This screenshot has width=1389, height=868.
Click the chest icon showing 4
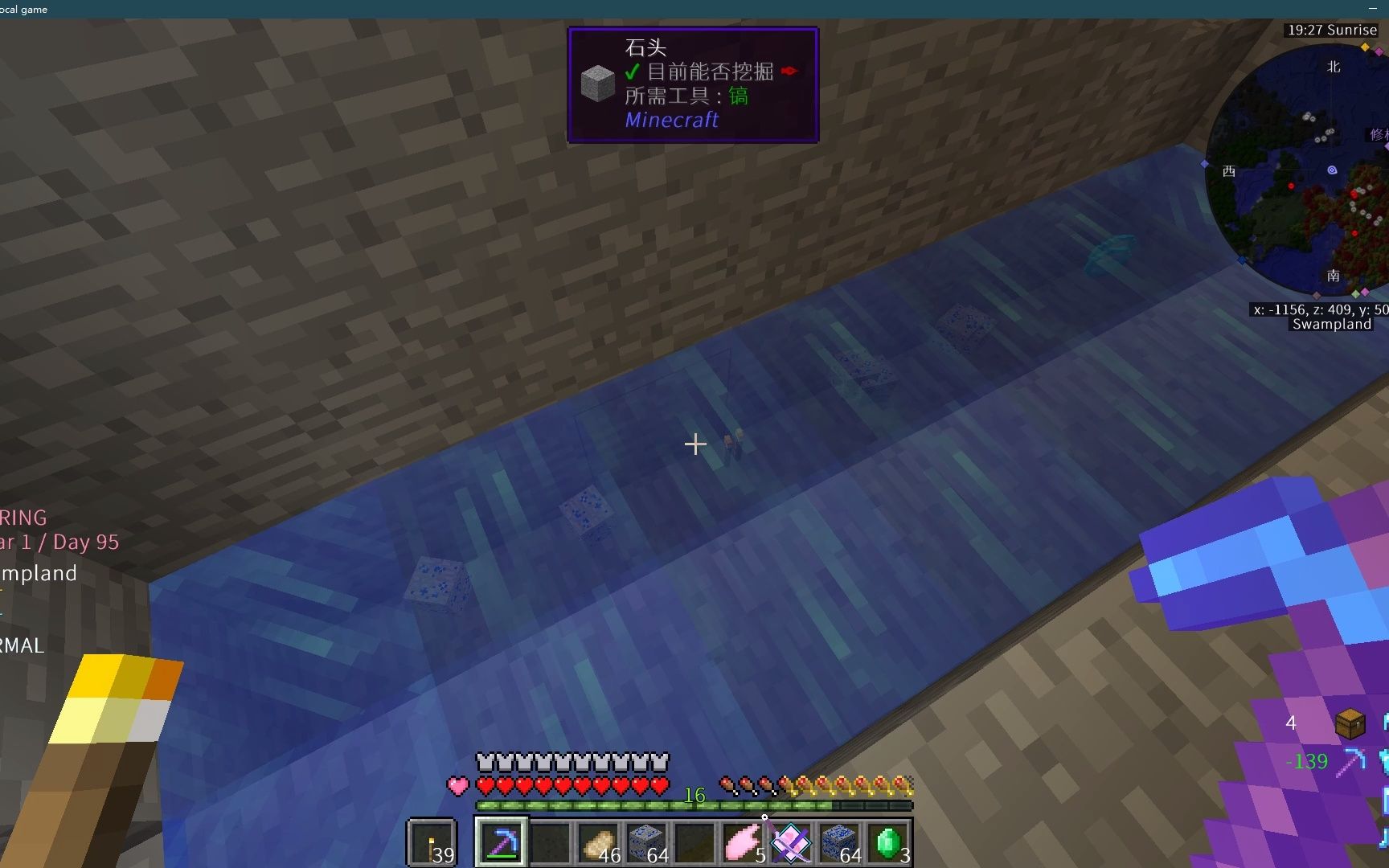1350,723
